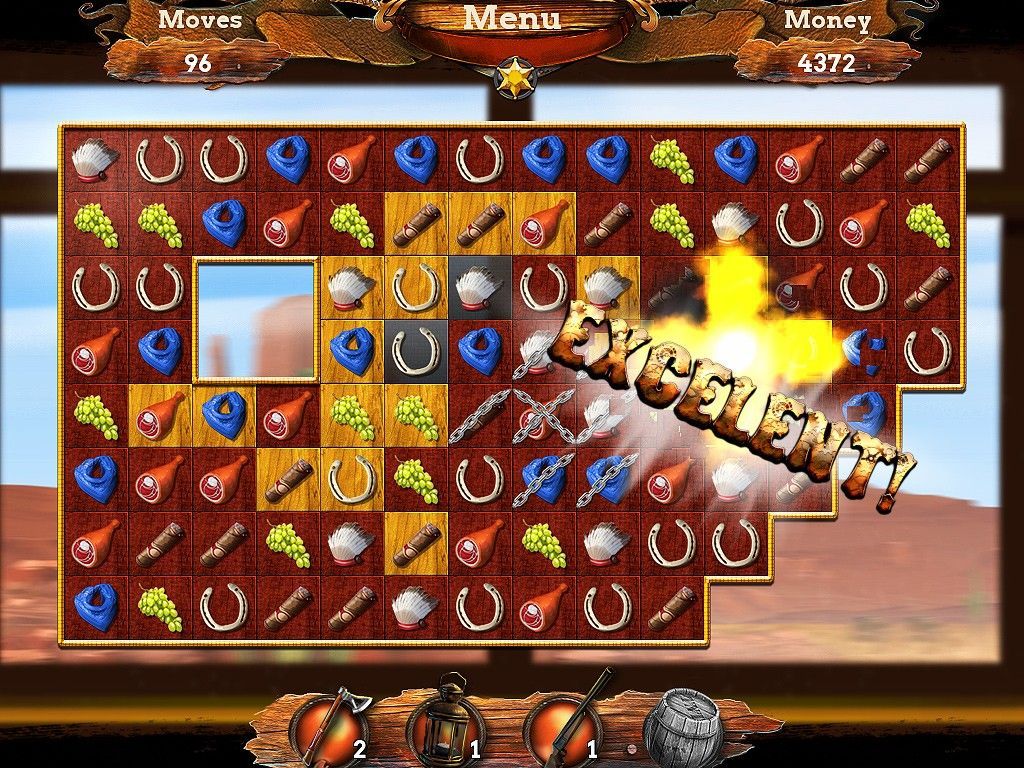Image resolution: width=1024 pixels, height=768 pixels.
Task: Pick the feather headdress tile on grey stone
Action: click(479, 287)
